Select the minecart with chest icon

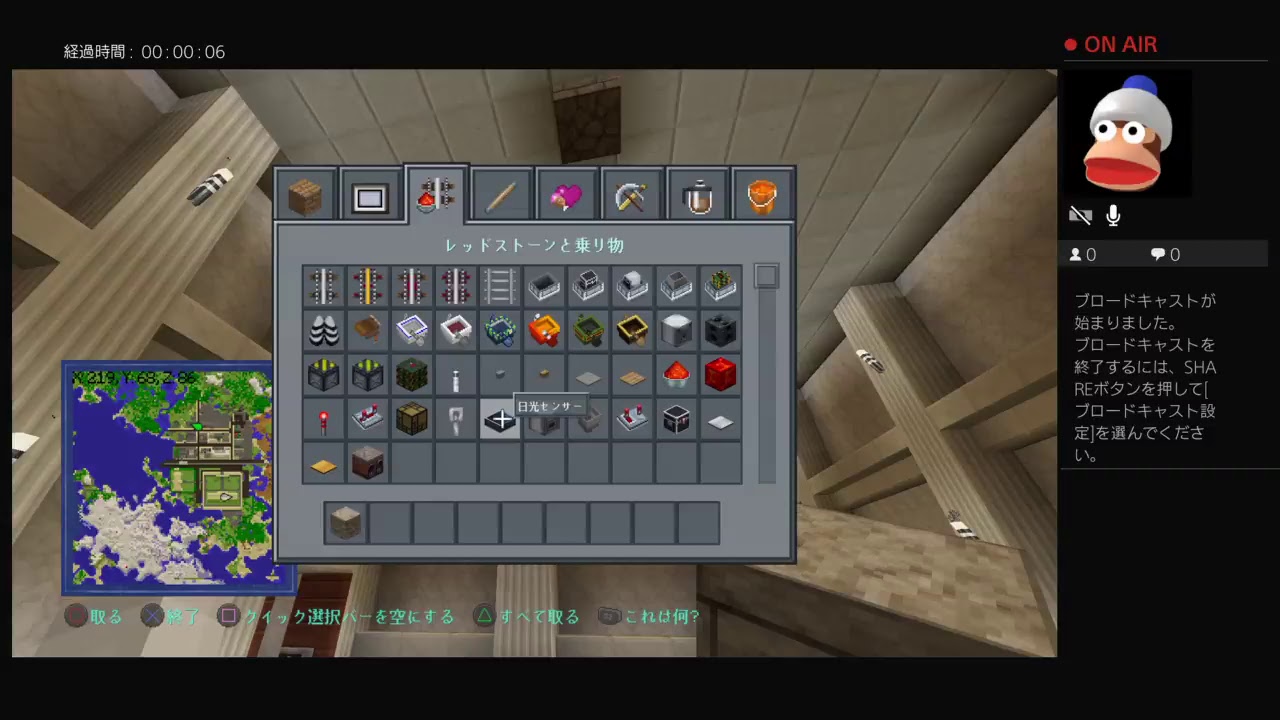[x=588, y=287]
